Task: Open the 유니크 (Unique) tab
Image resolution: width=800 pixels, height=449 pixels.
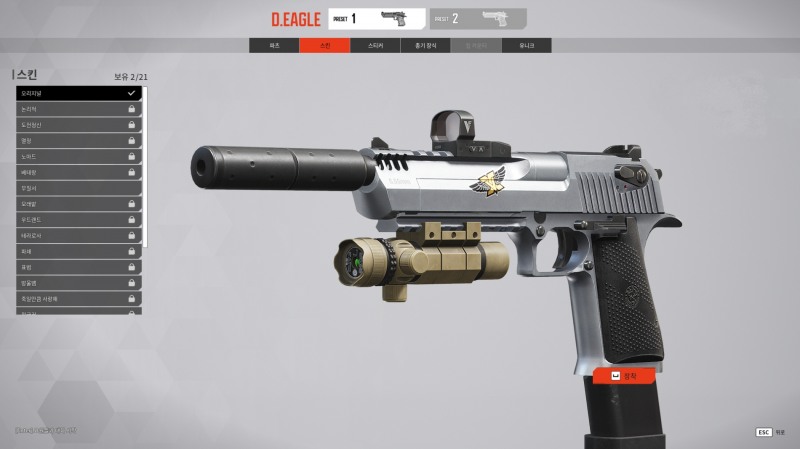Action: click(x=526, y=46)
